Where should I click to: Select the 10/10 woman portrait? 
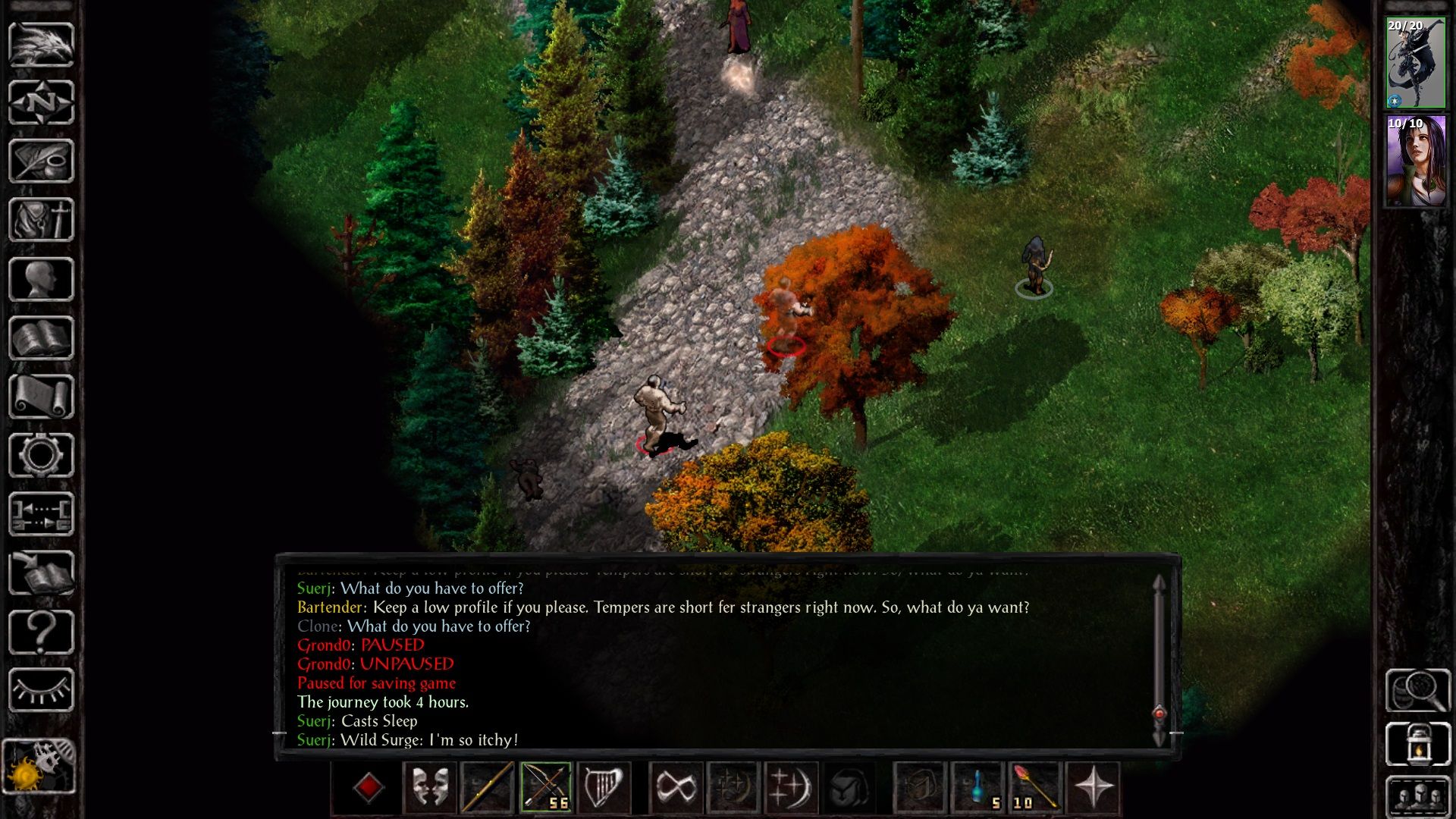pos(1416,161)
